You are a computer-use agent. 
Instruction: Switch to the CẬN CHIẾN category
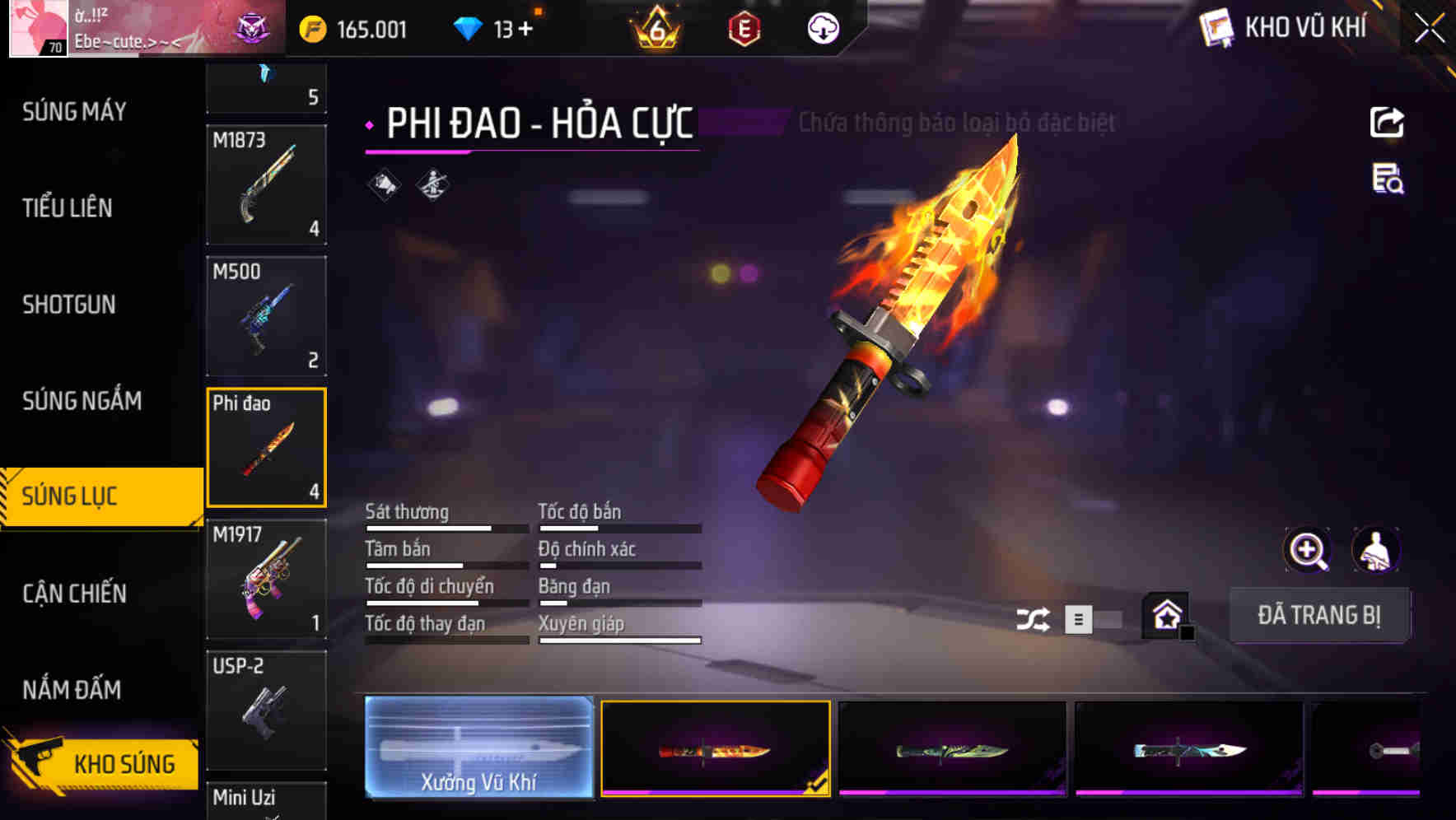(x=72, y=593)
